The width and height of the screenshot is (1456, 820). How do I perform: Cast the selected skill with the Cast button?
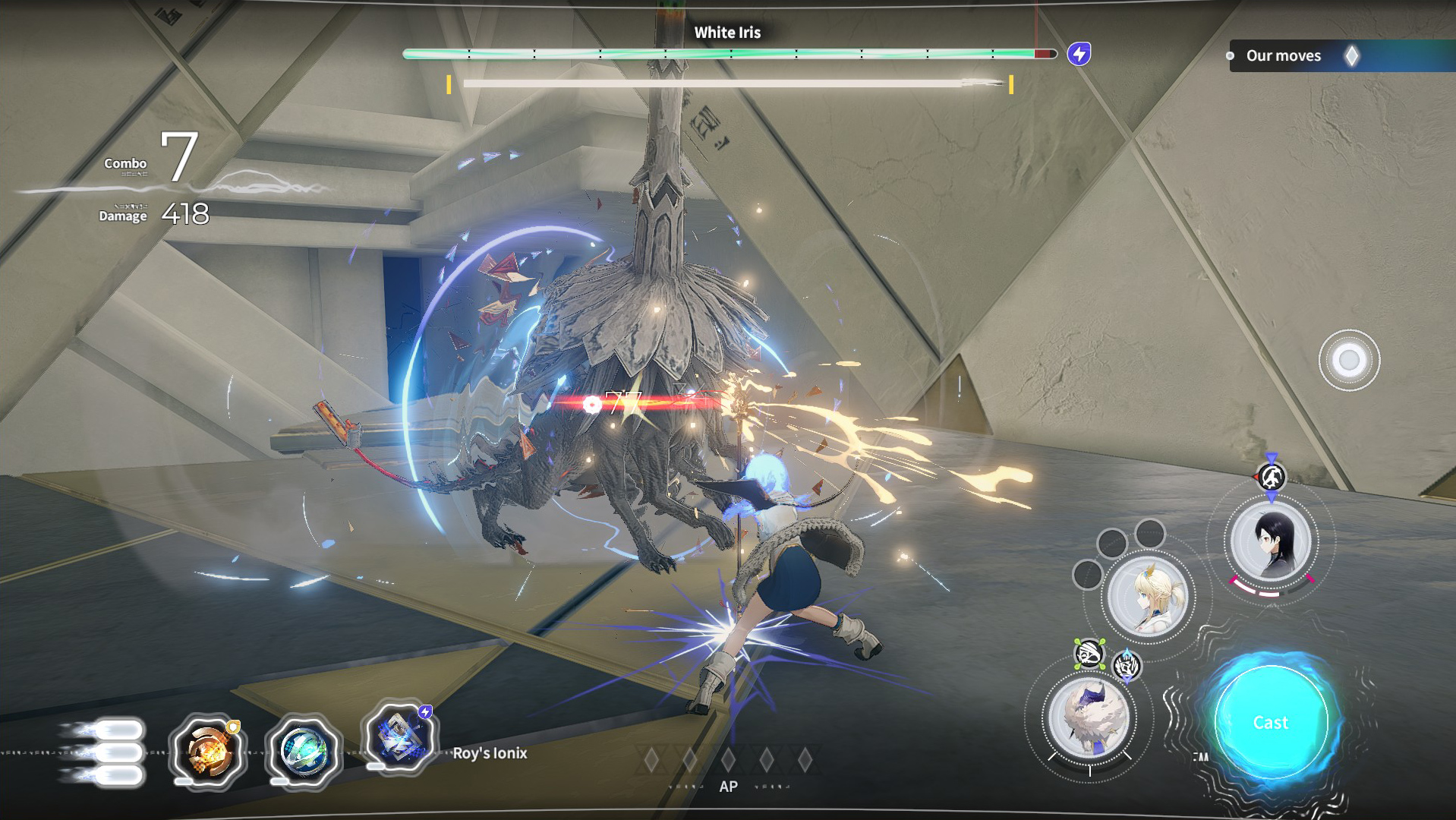1271,722
